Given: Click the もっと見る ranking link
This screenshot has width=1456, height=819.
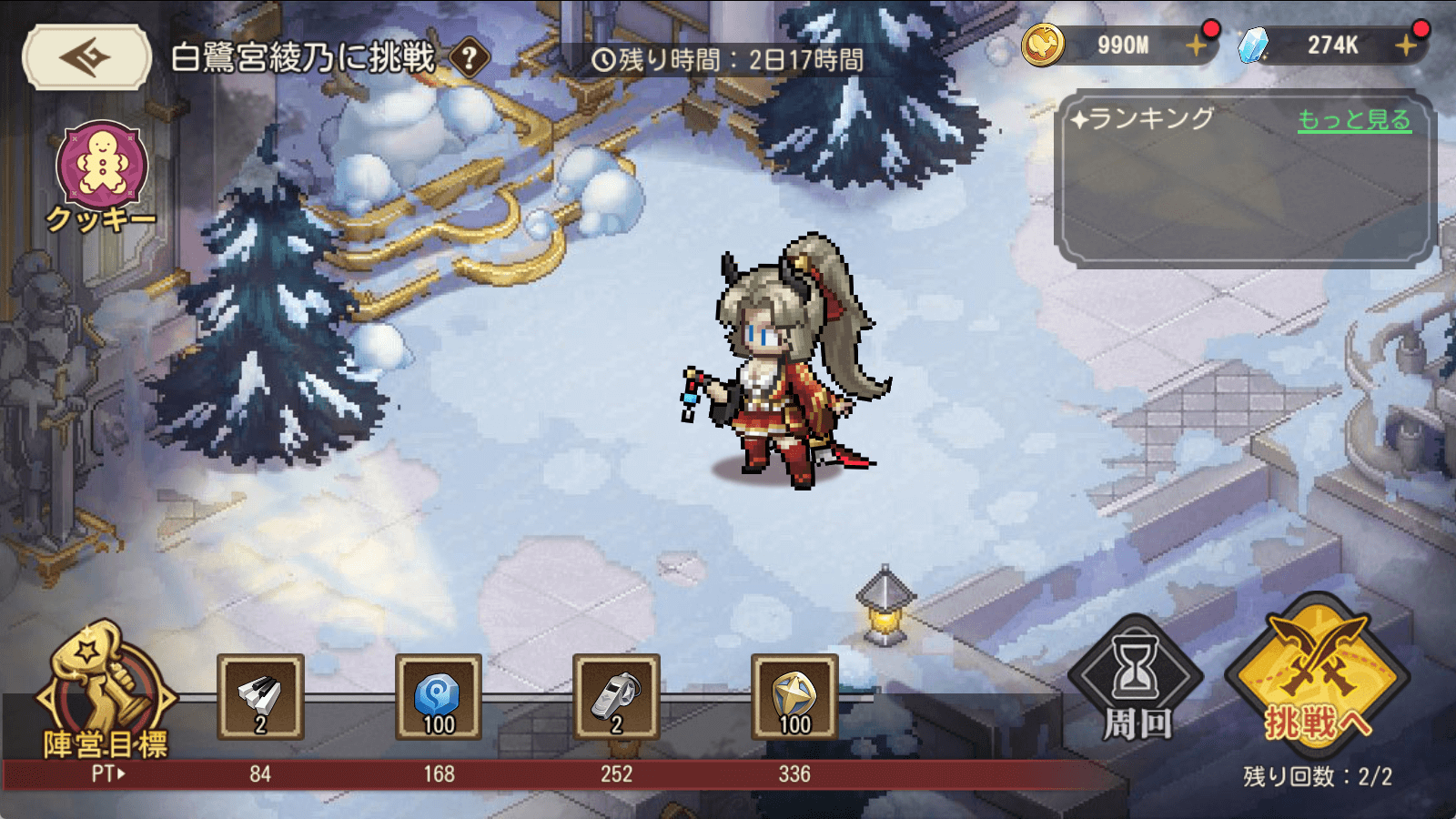Looking at the screenshot, I should [x=1354, y=120].
